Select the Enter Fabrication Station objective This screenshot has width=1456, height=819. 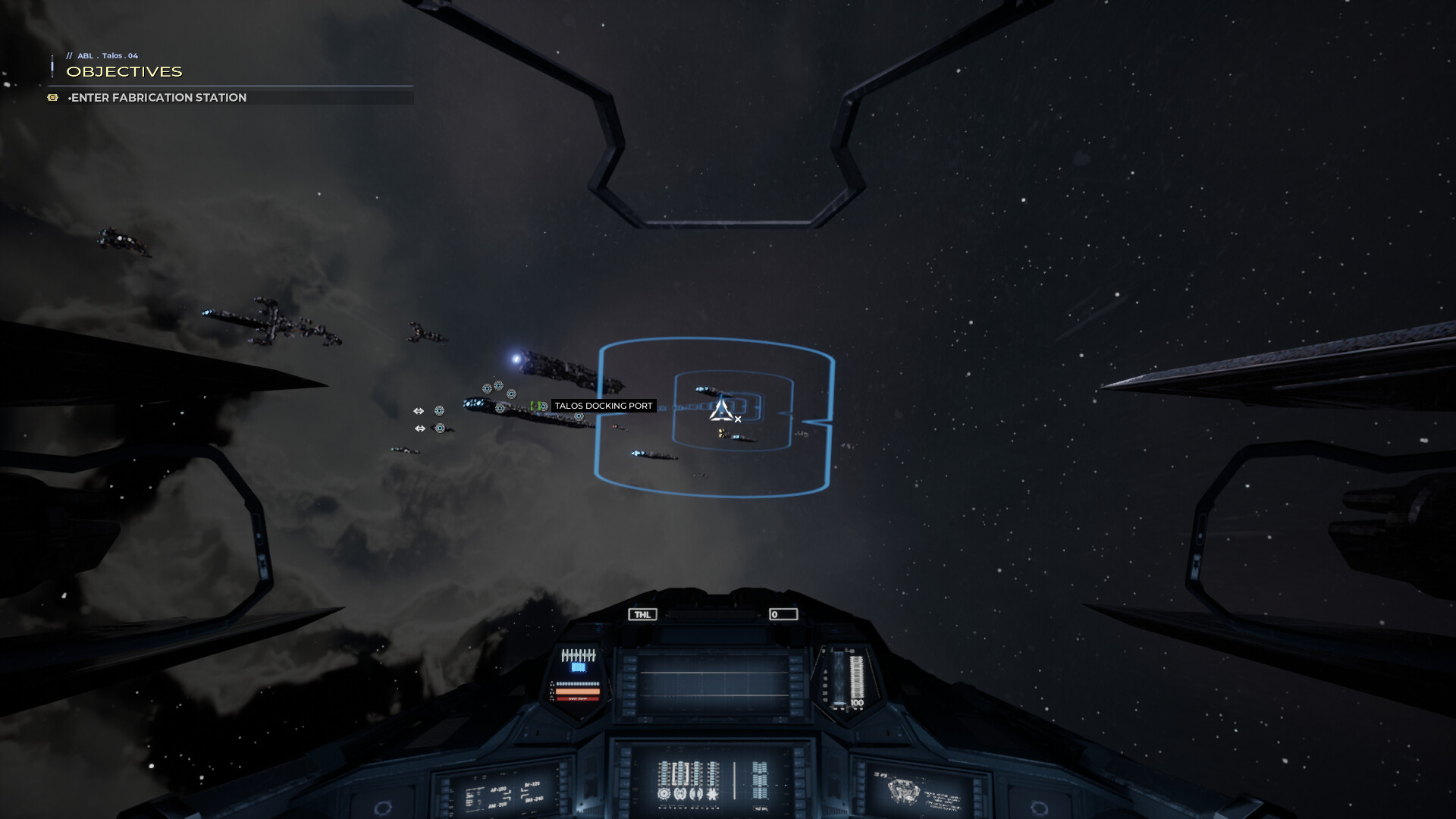coord(158,98)
